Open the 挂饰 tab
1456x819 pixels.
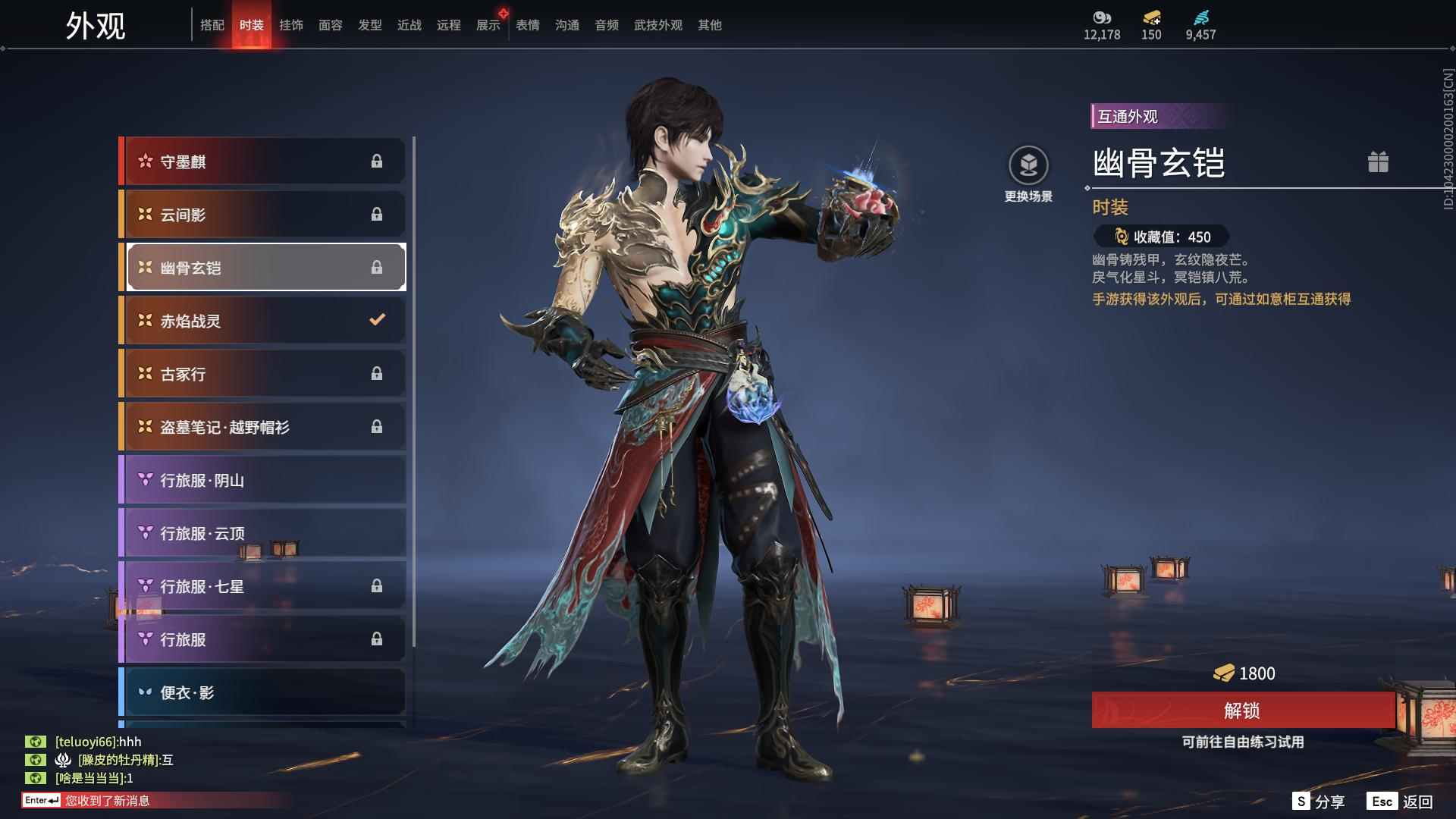tap(291, 25)
